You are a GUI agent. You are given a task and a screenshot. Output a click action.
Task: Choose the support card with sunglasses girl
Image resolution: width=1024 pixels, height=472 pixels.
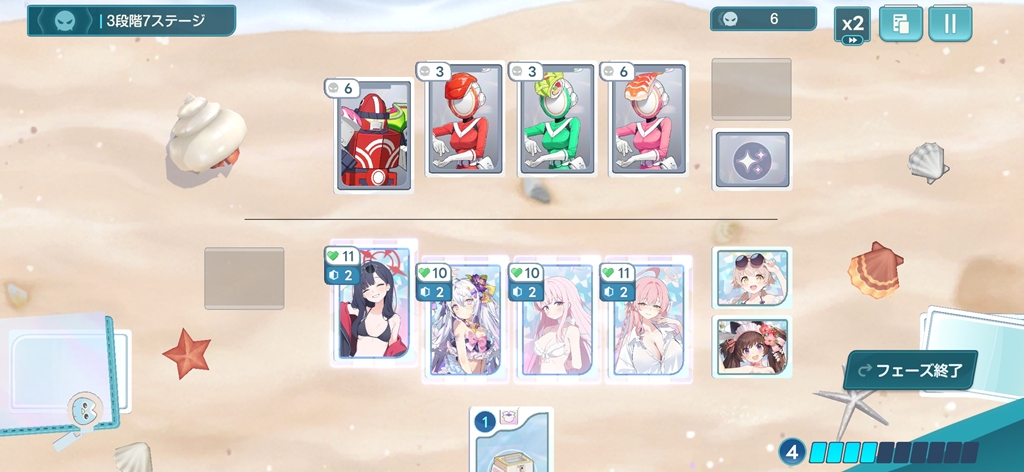coord(752,277)
